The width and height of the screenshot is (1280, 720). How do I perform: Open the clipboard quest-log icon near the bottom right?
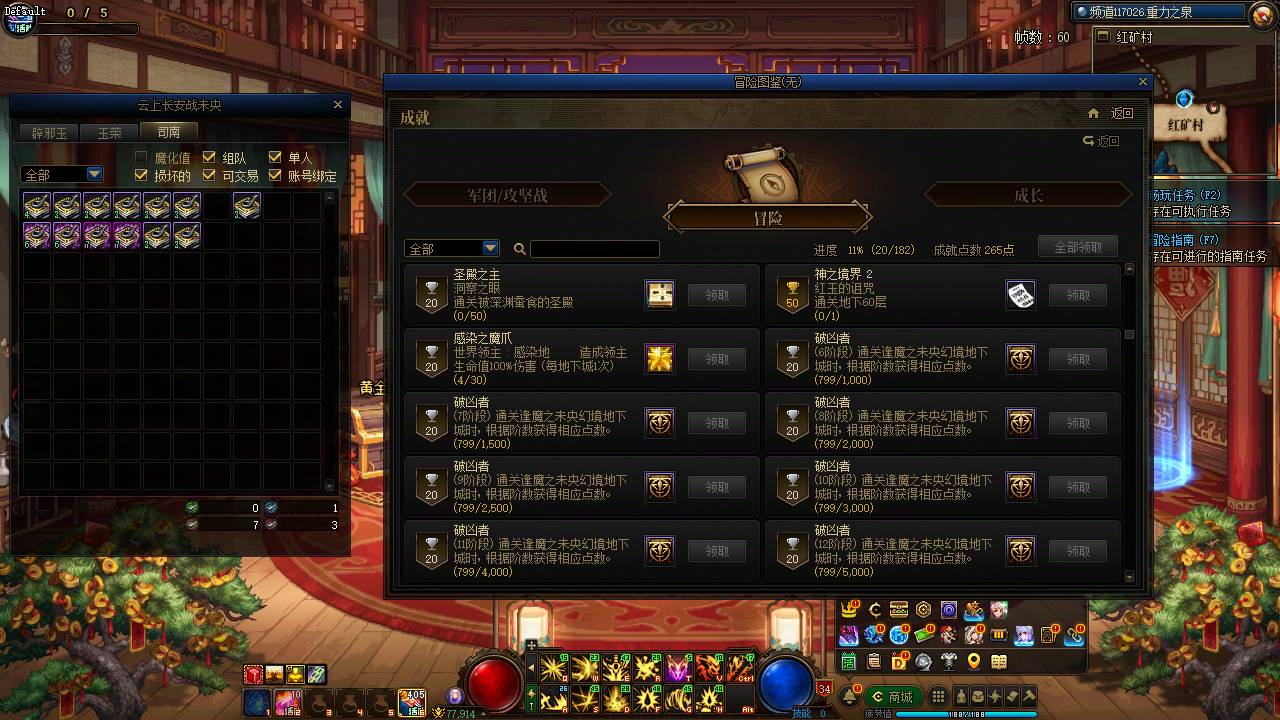(874, 661)
